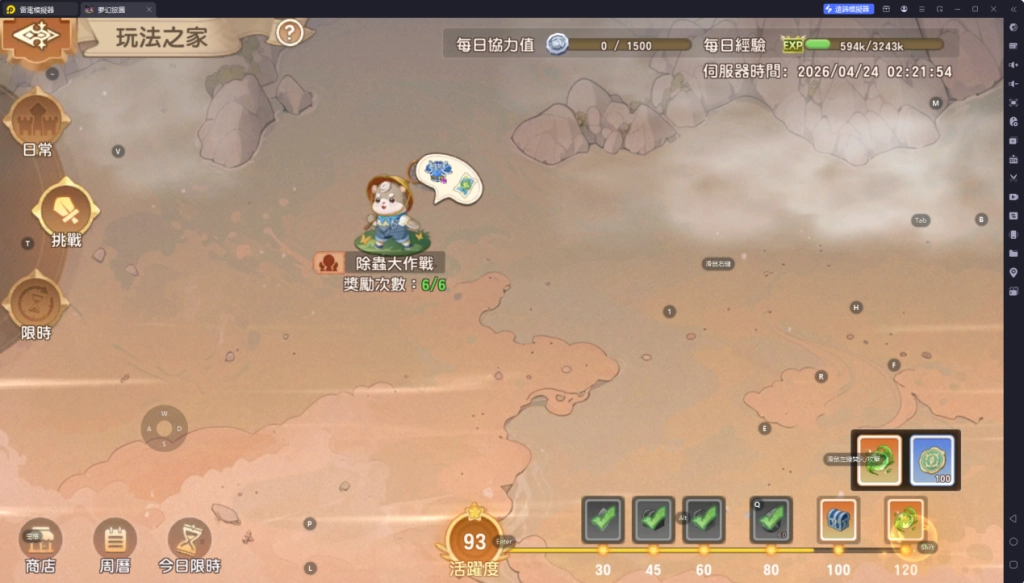Click the blue coin reward showing 100
The height and width of the screenshot is (583, 1024).
[931, 460]
